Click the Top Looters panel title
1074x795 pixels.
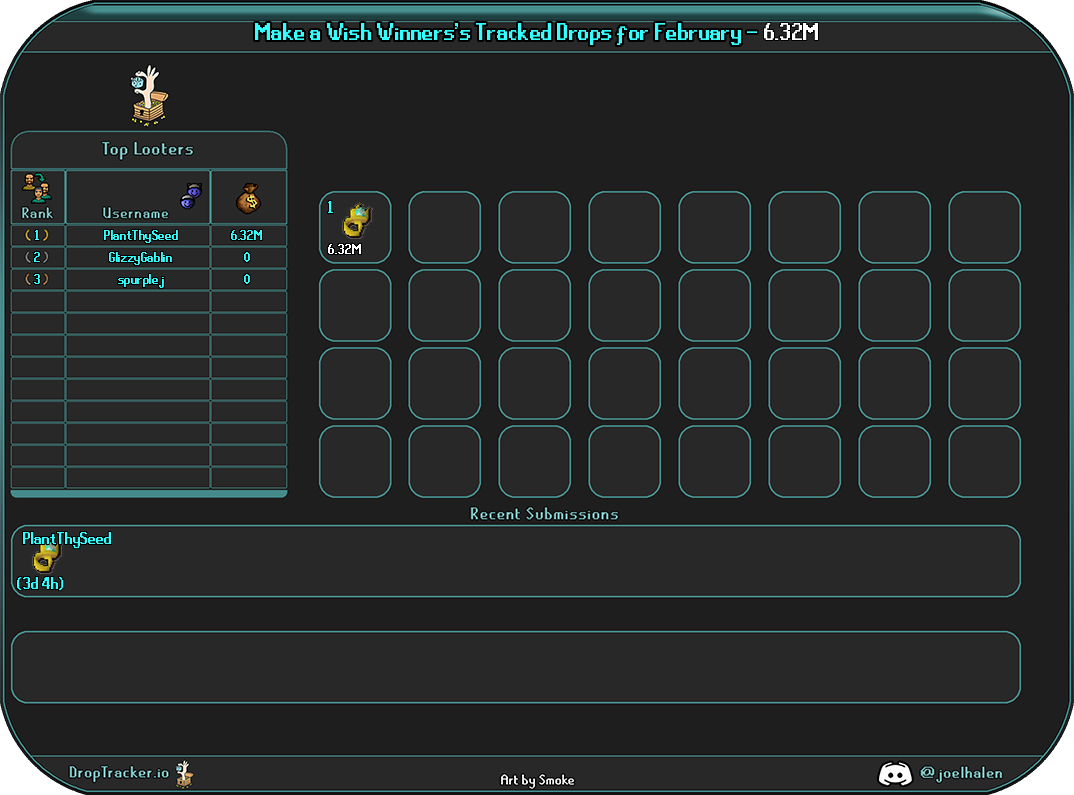pyautogui.click(x=148, y=150)
